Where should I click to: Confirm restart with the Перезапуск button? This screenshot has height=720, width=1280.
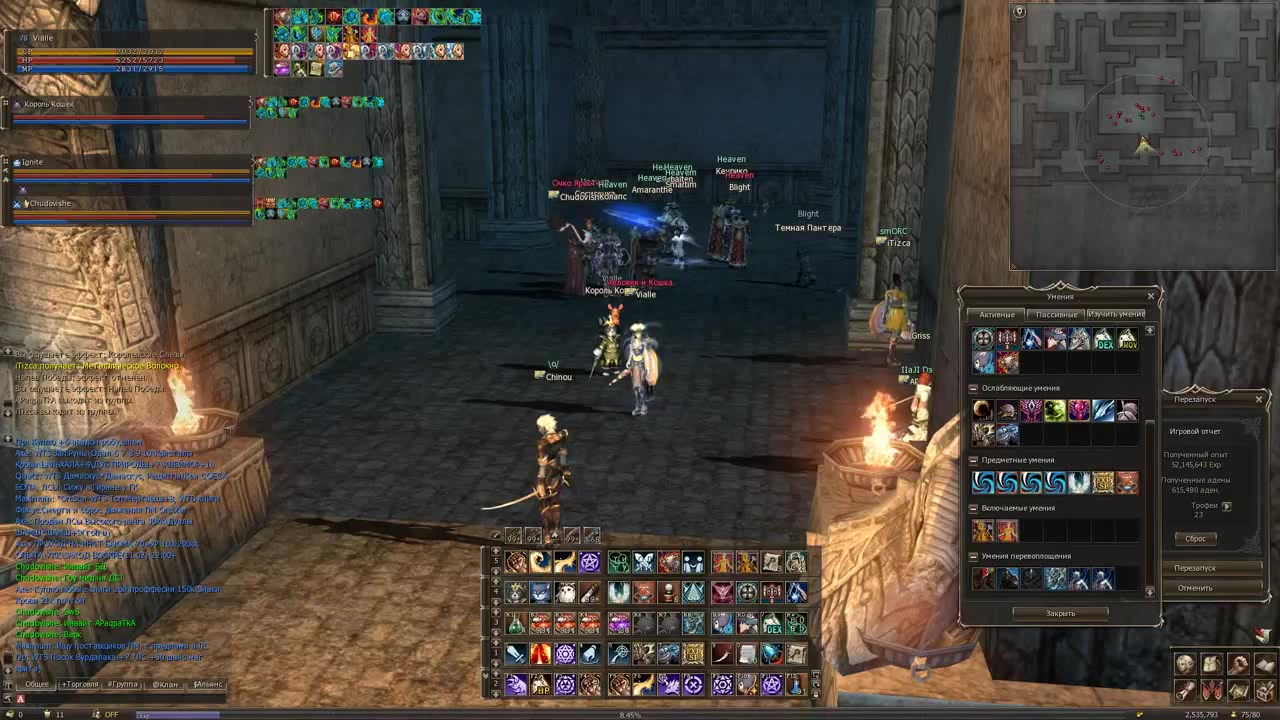(1195, 568)
